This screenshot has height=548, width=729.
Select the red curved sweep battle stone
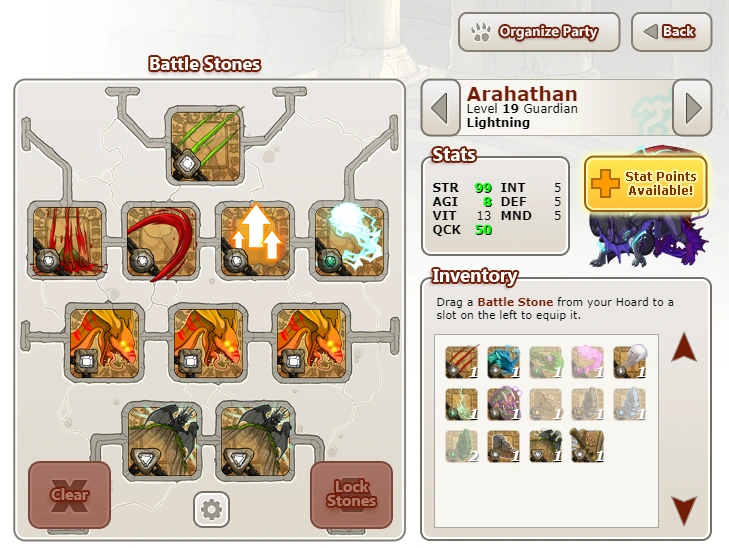tap(162, 242)
